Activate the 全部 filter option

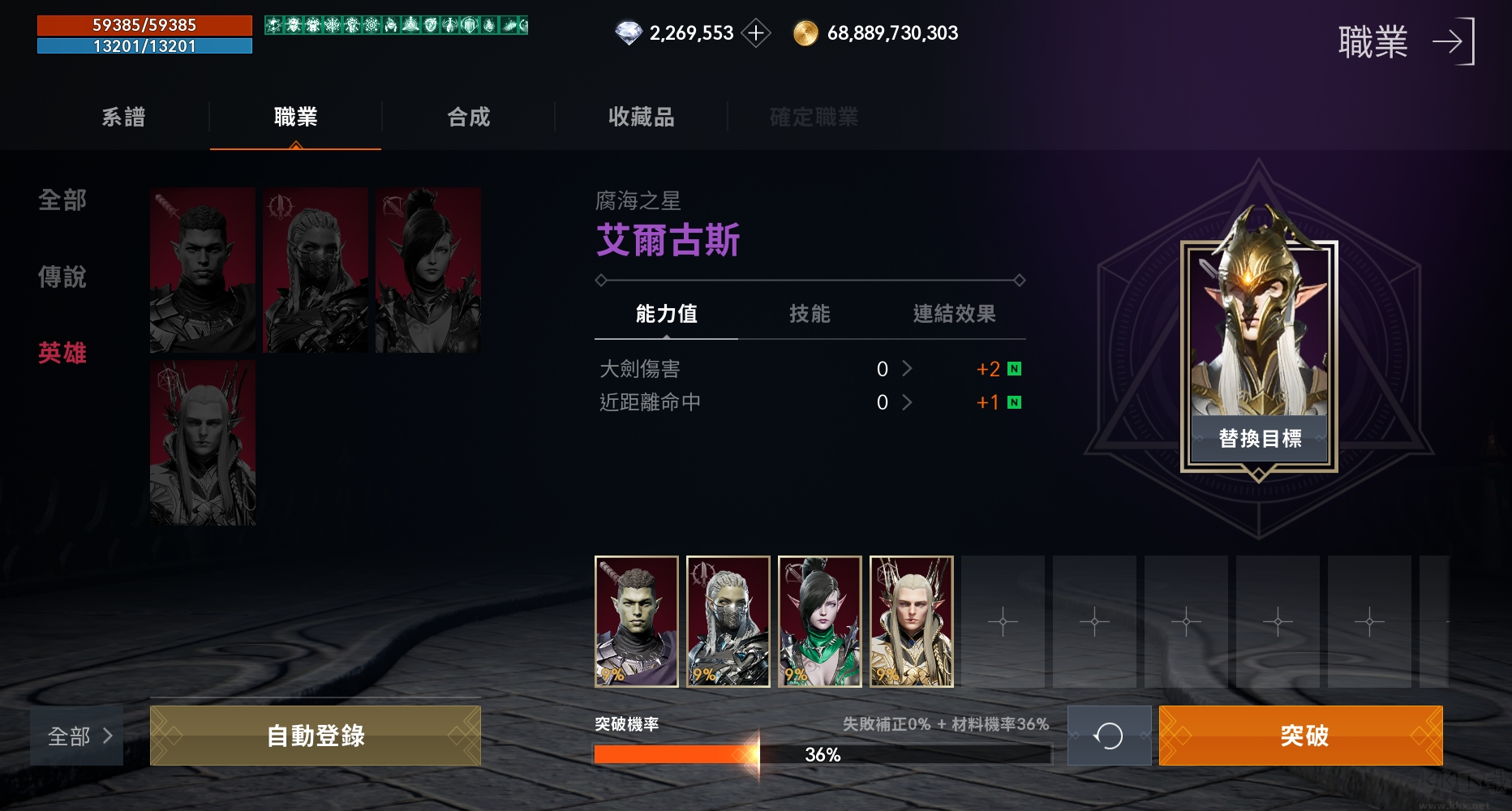point(62,202)
